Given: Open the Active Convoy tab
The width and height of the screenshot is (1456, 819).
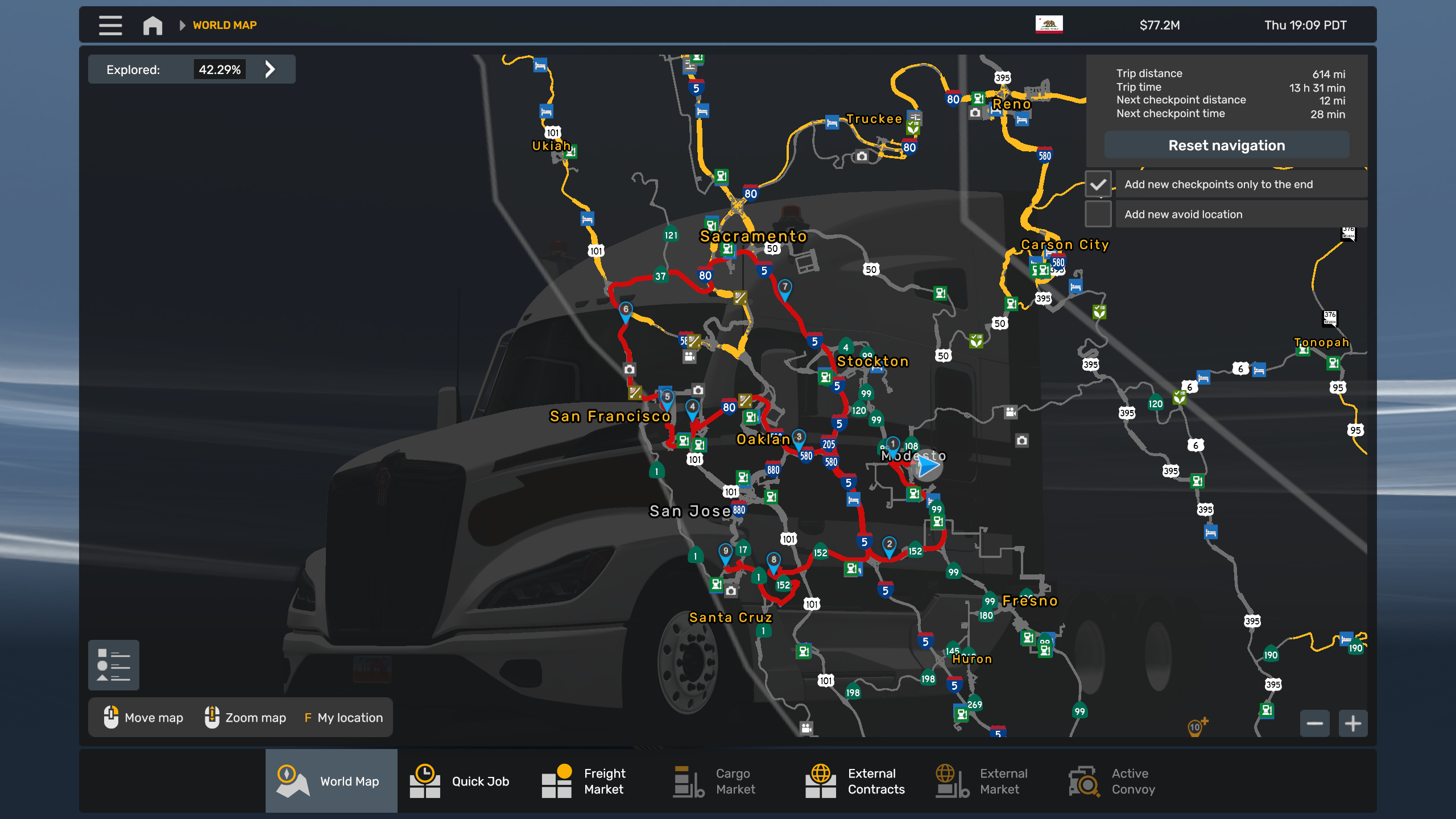Looking at the screenshot, I should (1113, 781).
